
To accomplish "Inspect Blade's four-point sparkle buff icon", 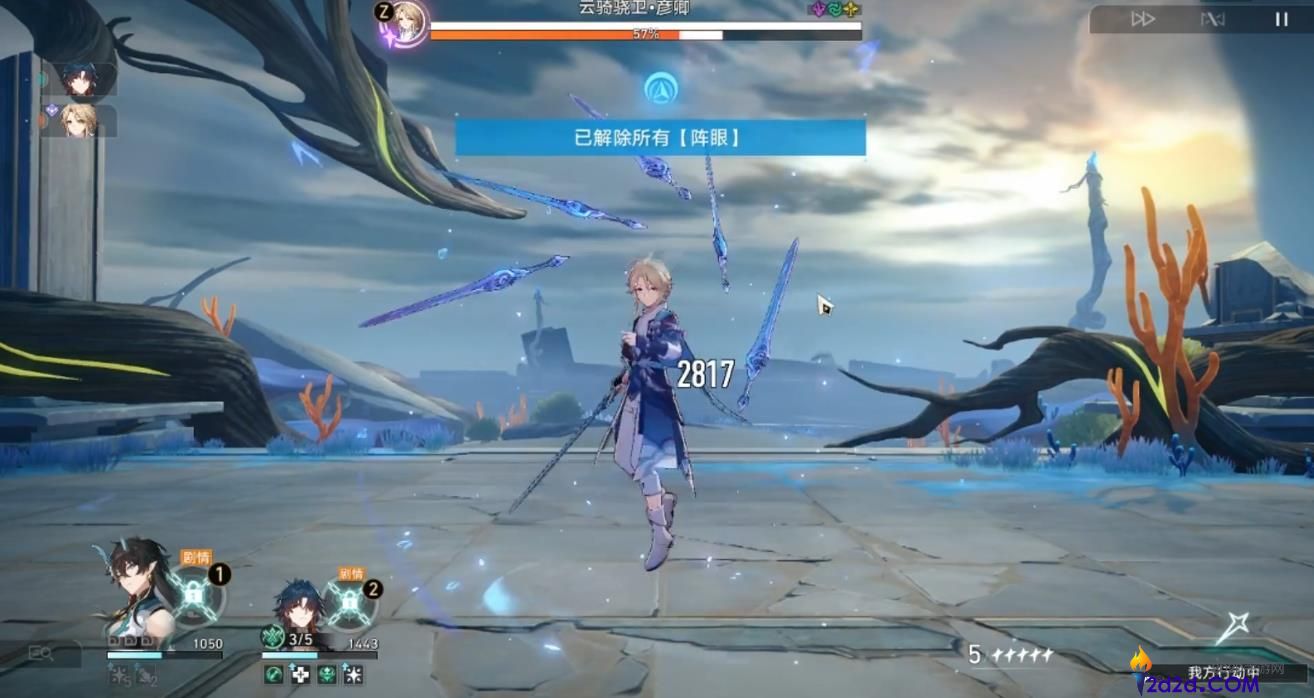I will [x=353, y=675].
